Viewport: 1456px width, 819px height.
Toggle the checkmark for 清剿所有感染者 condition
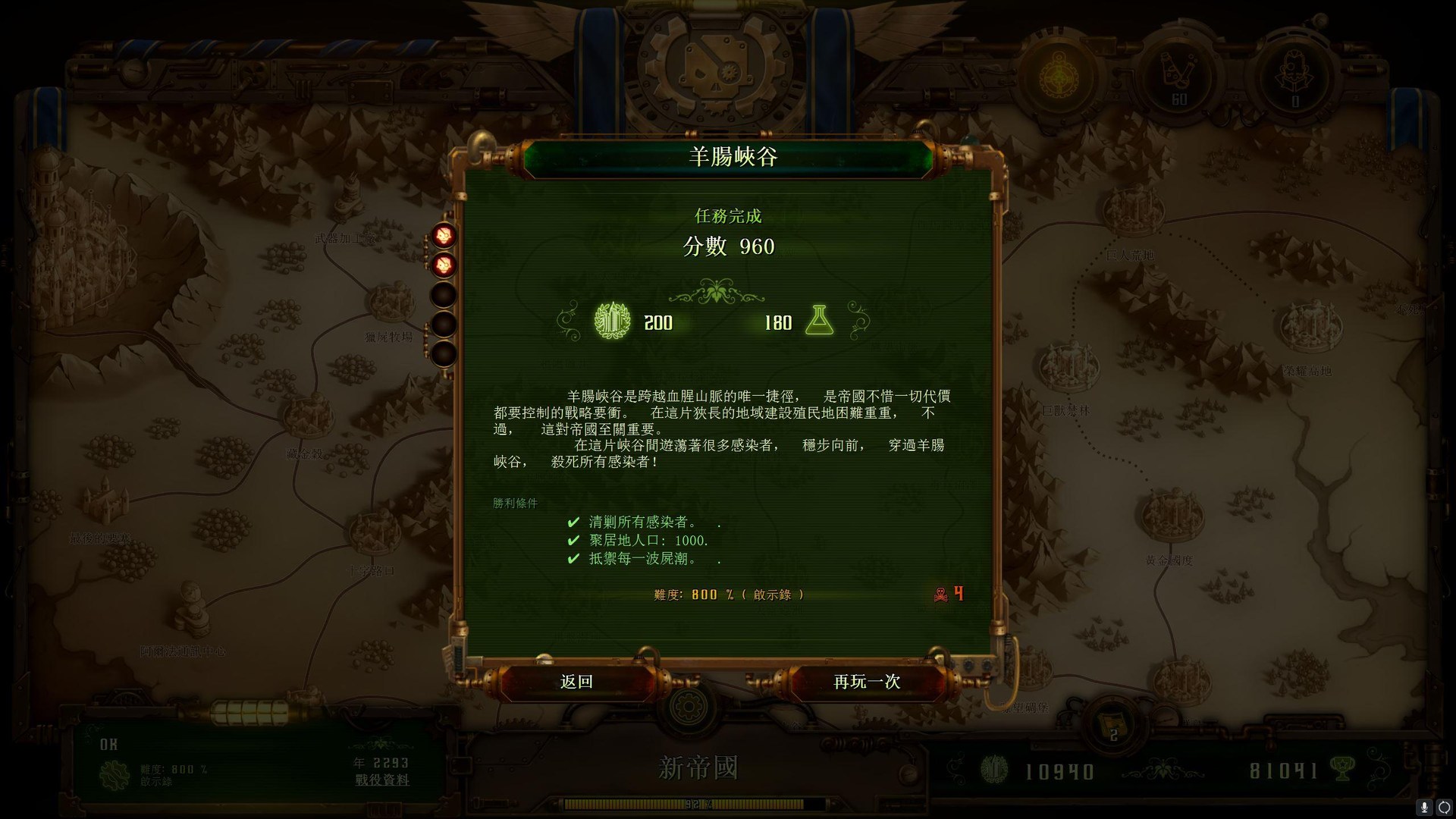(573, 522)
